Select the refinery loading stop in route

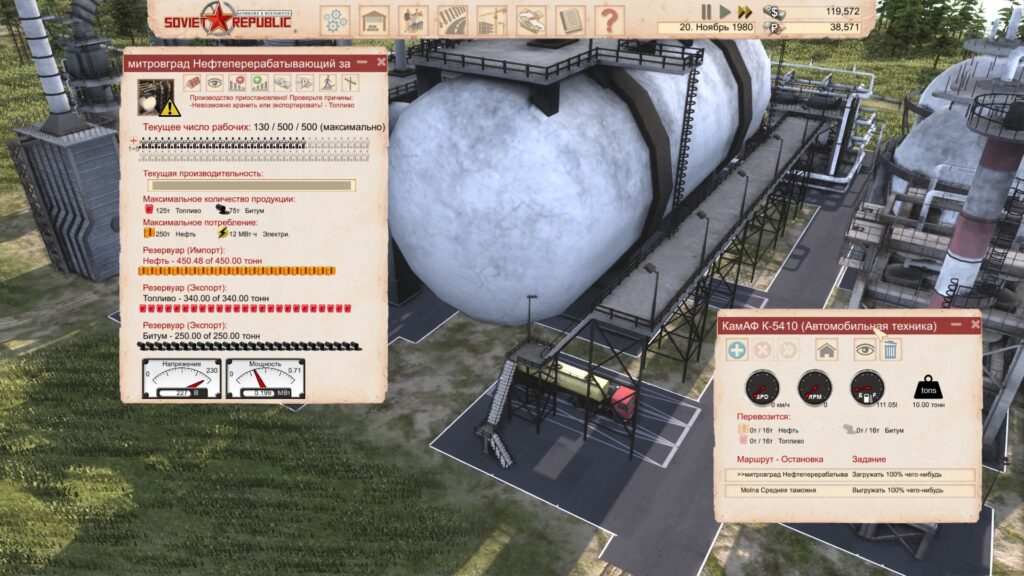(845, 474)
